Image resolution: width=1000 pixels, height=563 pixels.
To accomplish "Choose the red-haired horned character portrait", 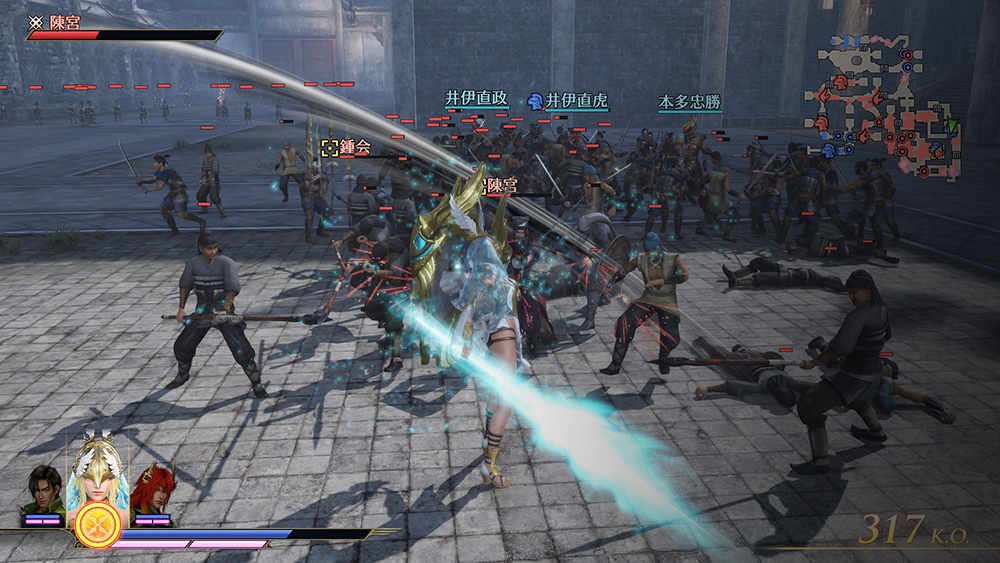I will pyautogui.click(x=153, y=491).
